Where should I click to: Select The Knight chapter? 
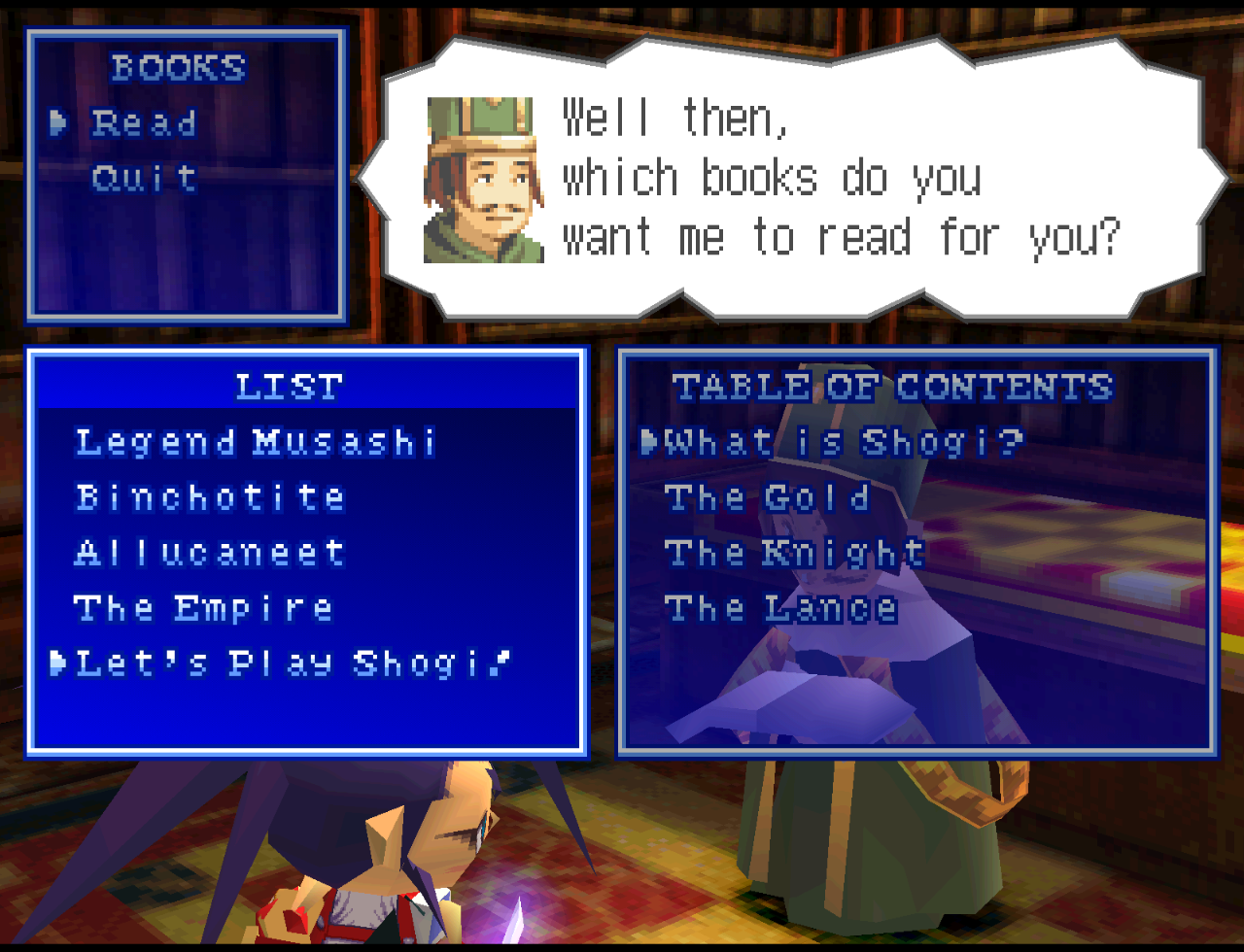[794, 554]
